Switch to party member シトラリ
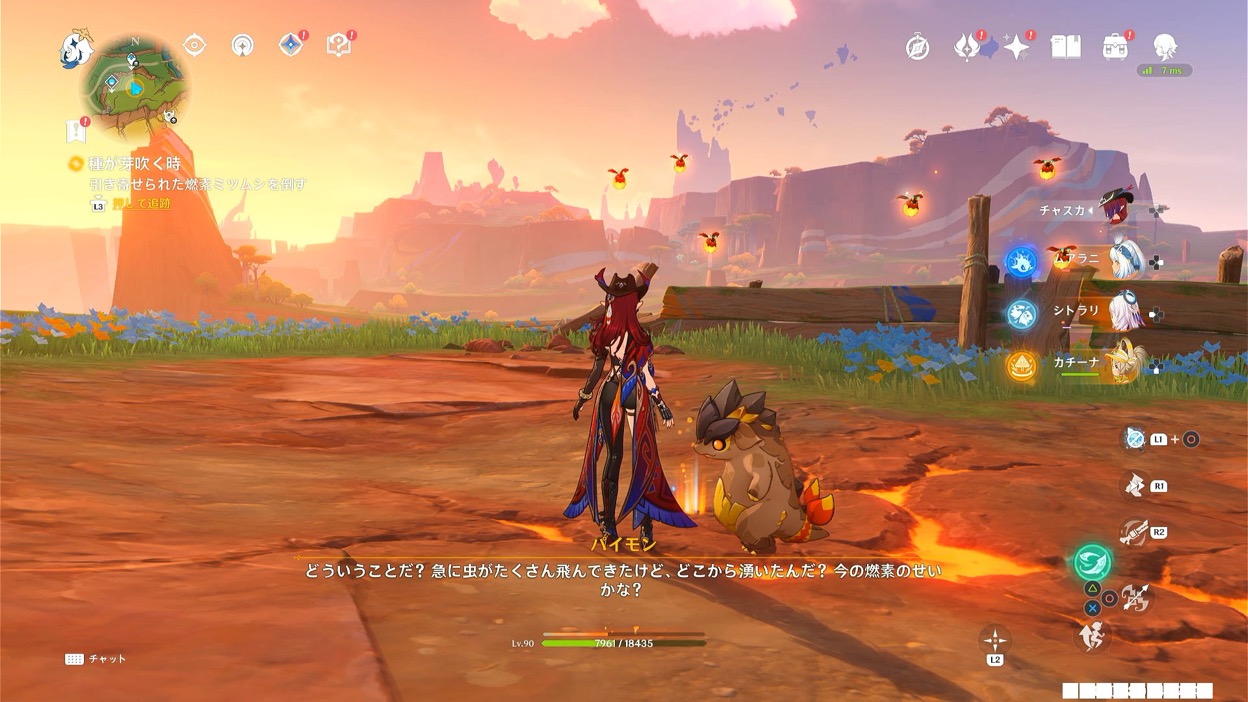 1125,313
